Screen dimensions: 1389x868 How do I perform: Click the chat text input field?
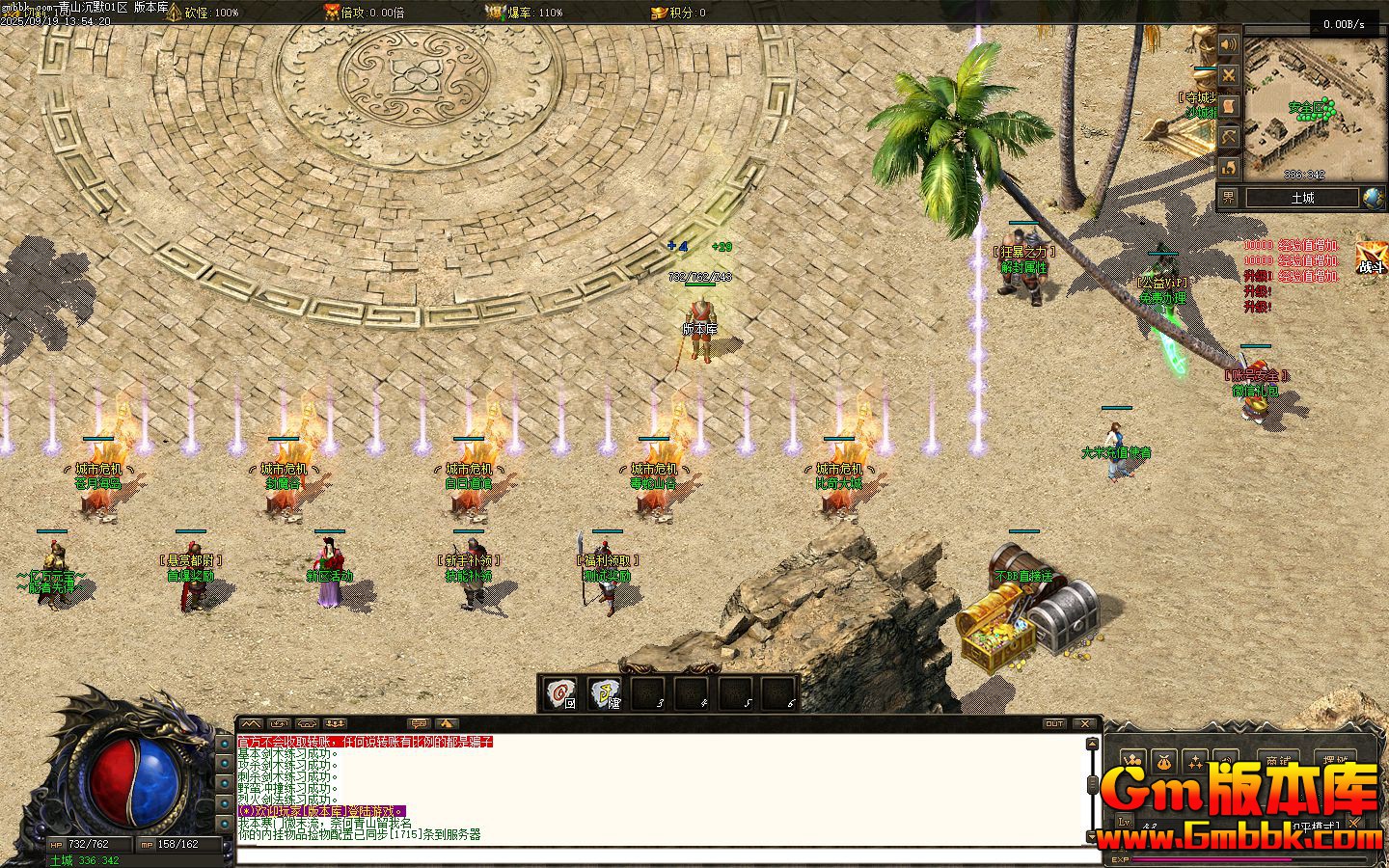coord(666,855)
